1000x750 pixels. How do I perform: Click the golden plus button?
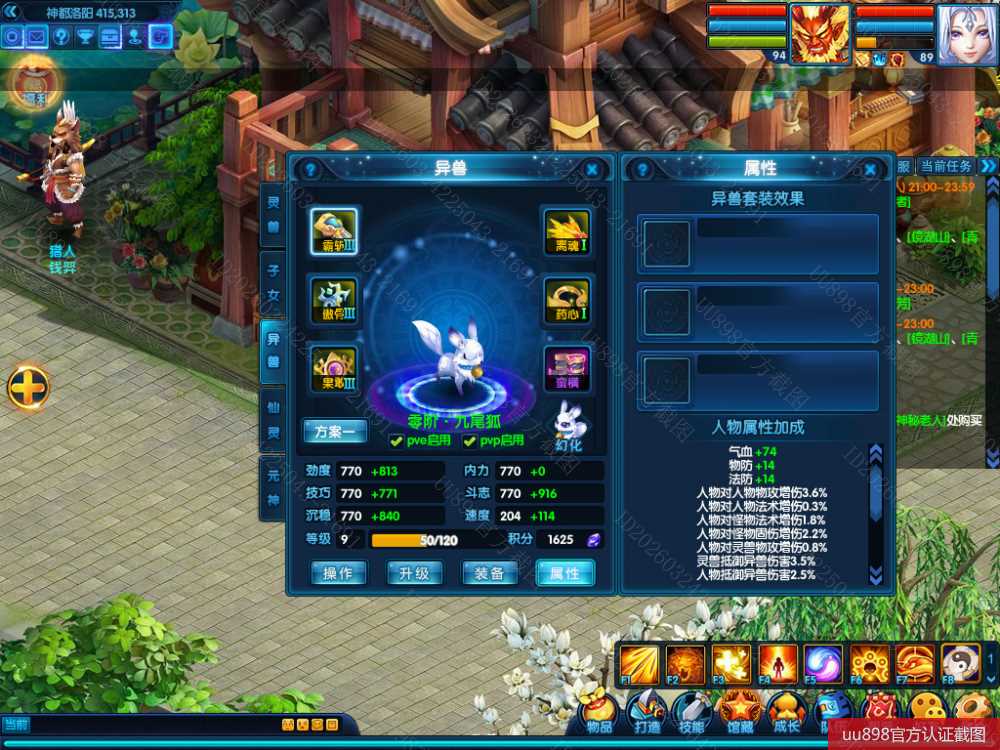coord(28,387)
